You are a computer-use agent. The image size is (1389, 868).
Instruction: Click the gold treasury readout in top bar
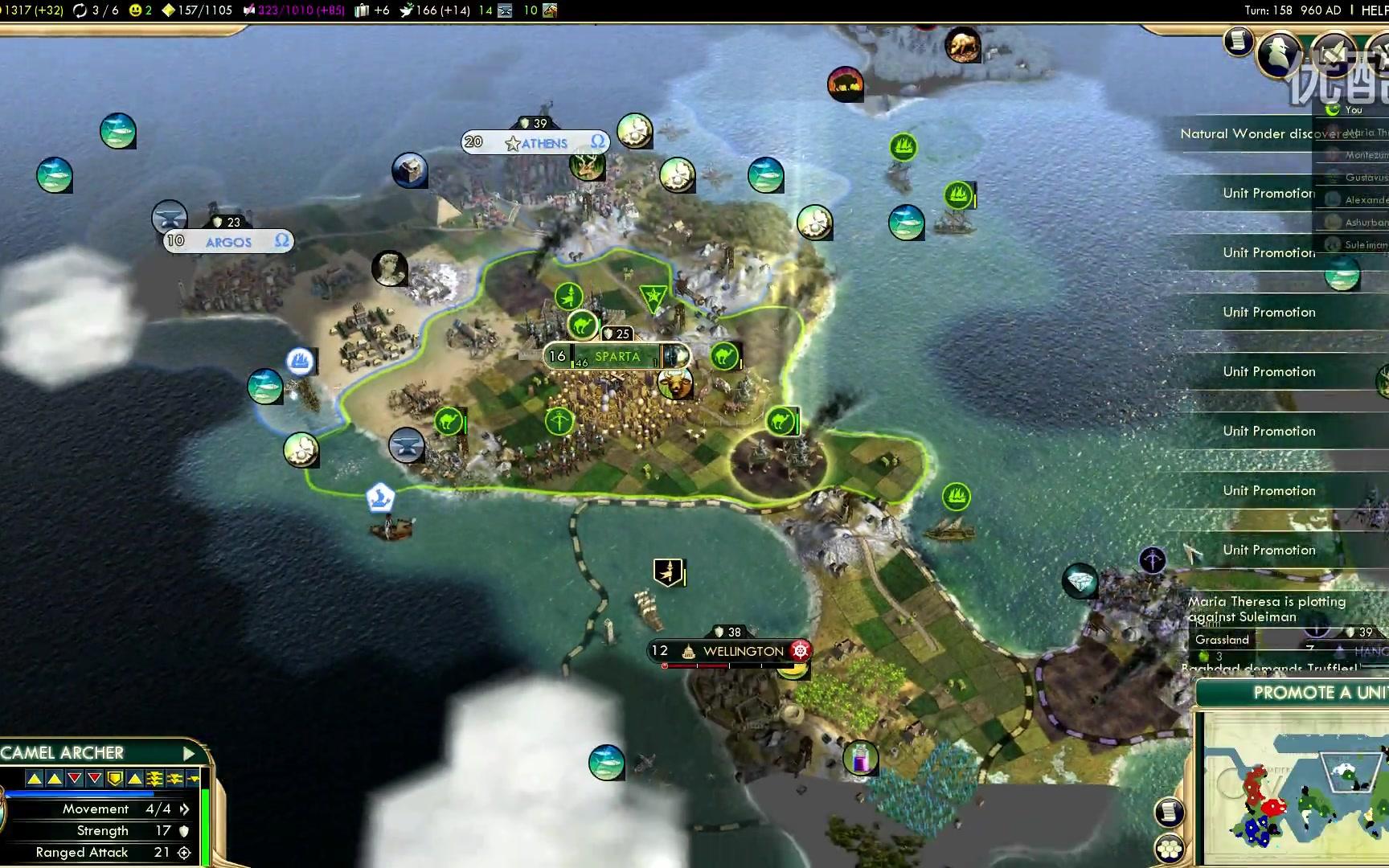click(32, 10)
